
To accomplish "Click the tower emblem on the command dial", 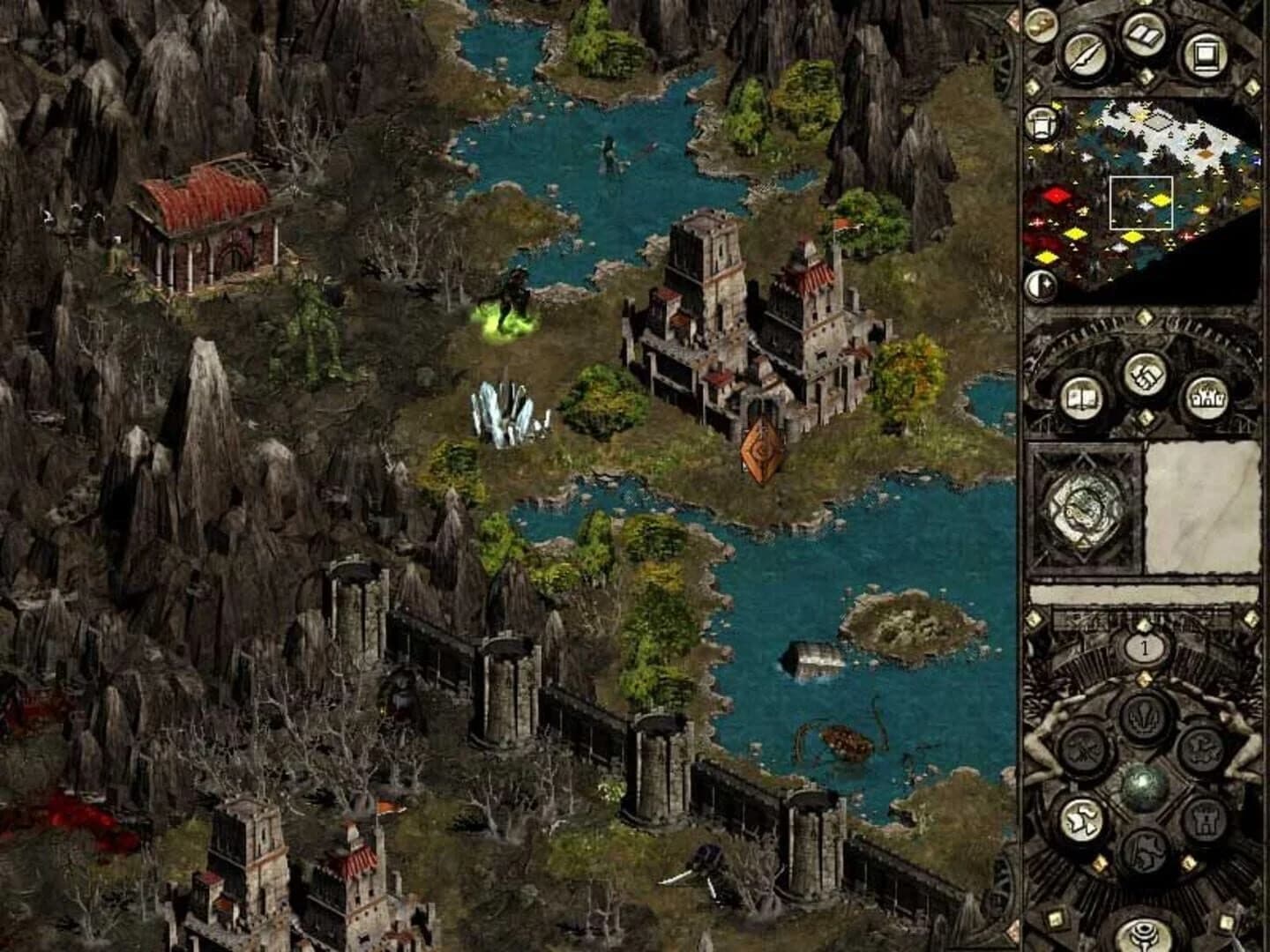I will 1205,819.
